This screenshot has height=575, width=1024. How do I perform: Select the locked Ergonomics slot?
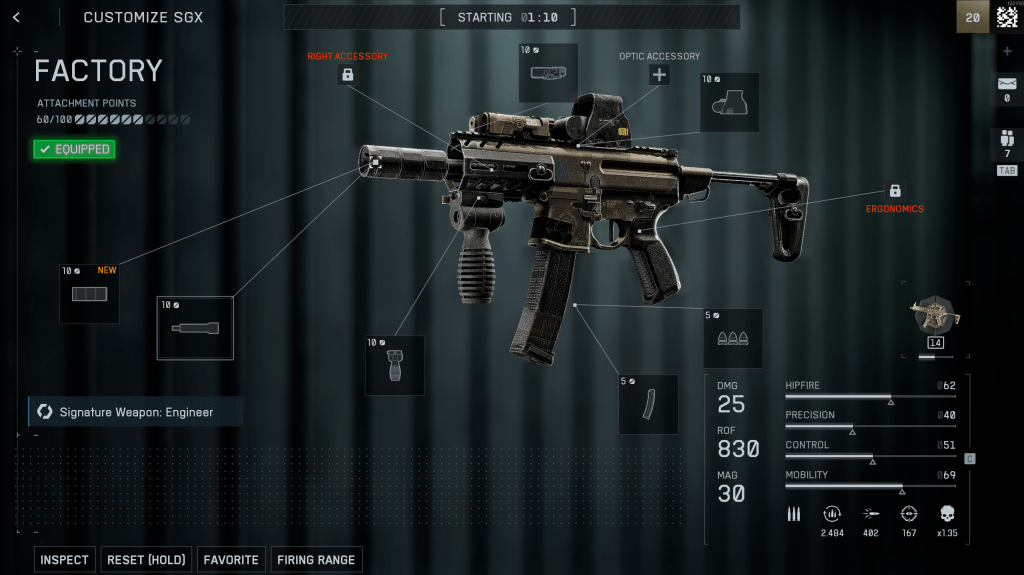(894, 190)
